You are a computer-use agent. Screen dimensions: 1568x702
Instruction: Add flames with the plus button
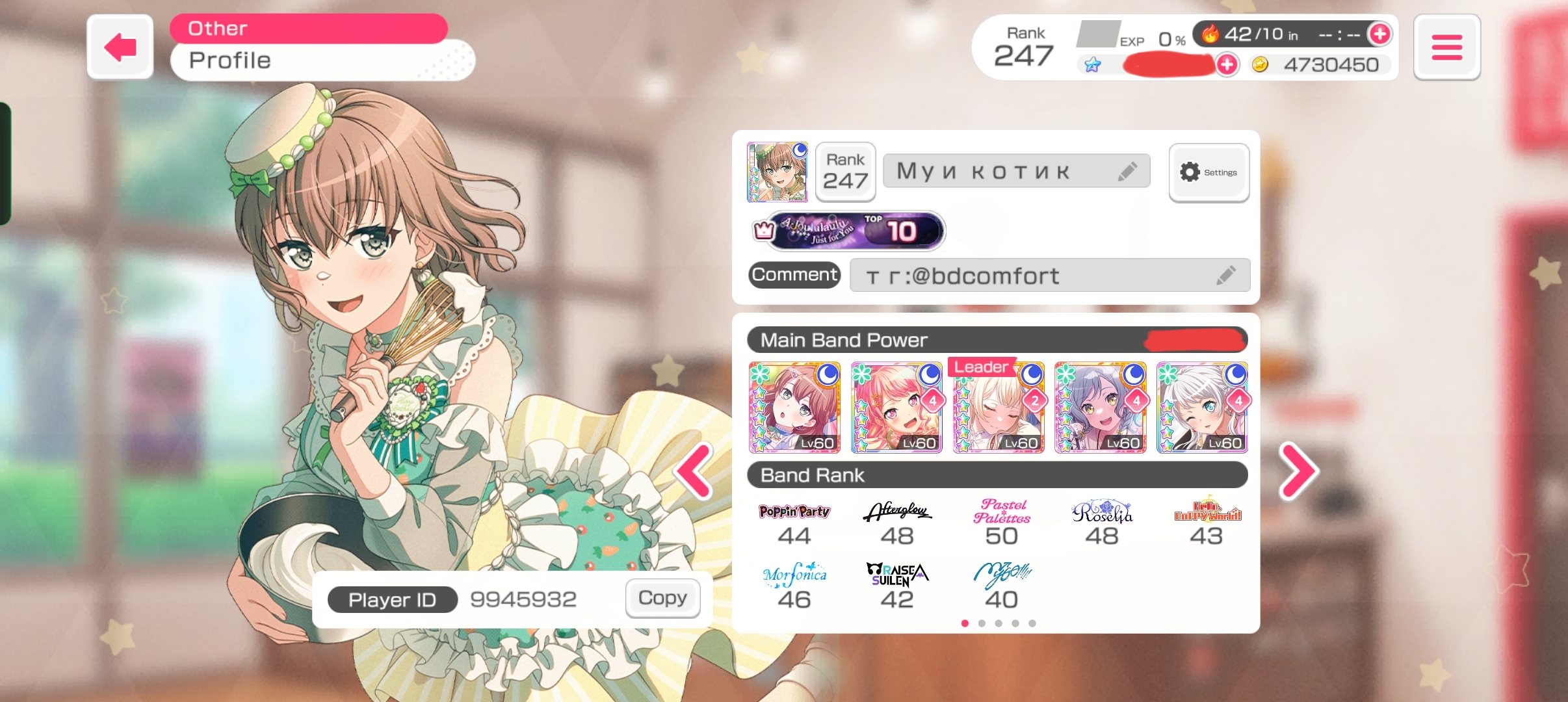1379,34
